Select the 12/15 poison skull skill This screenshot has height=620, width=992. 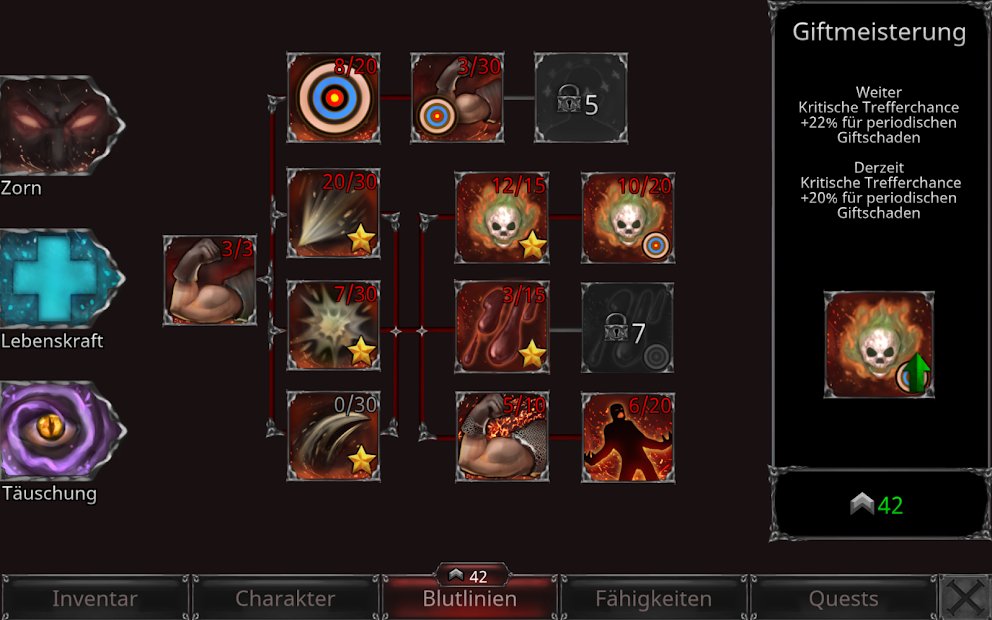(x=502, y=218)
